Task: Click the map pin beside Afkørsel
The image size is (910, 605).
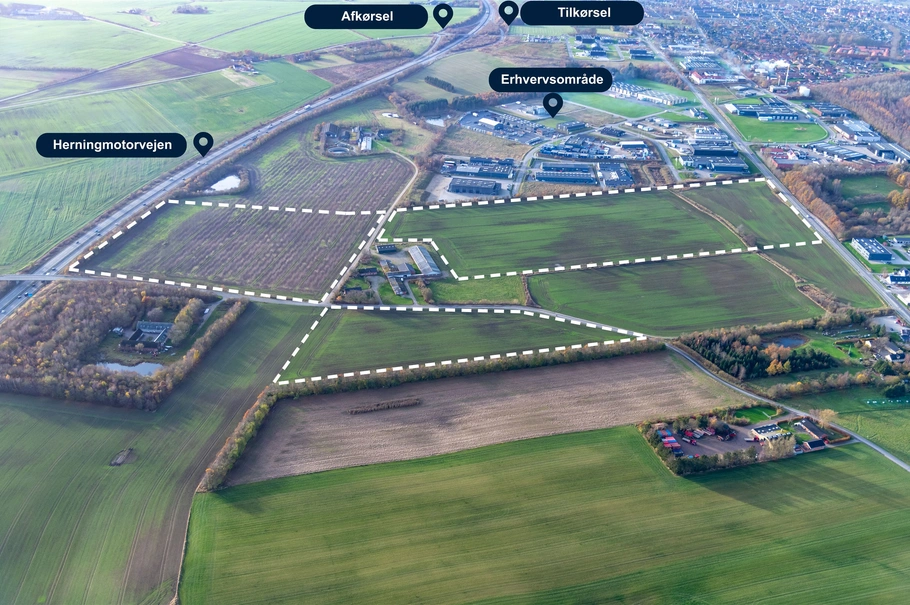Action: pyautogui.click(x=443, y=15)
